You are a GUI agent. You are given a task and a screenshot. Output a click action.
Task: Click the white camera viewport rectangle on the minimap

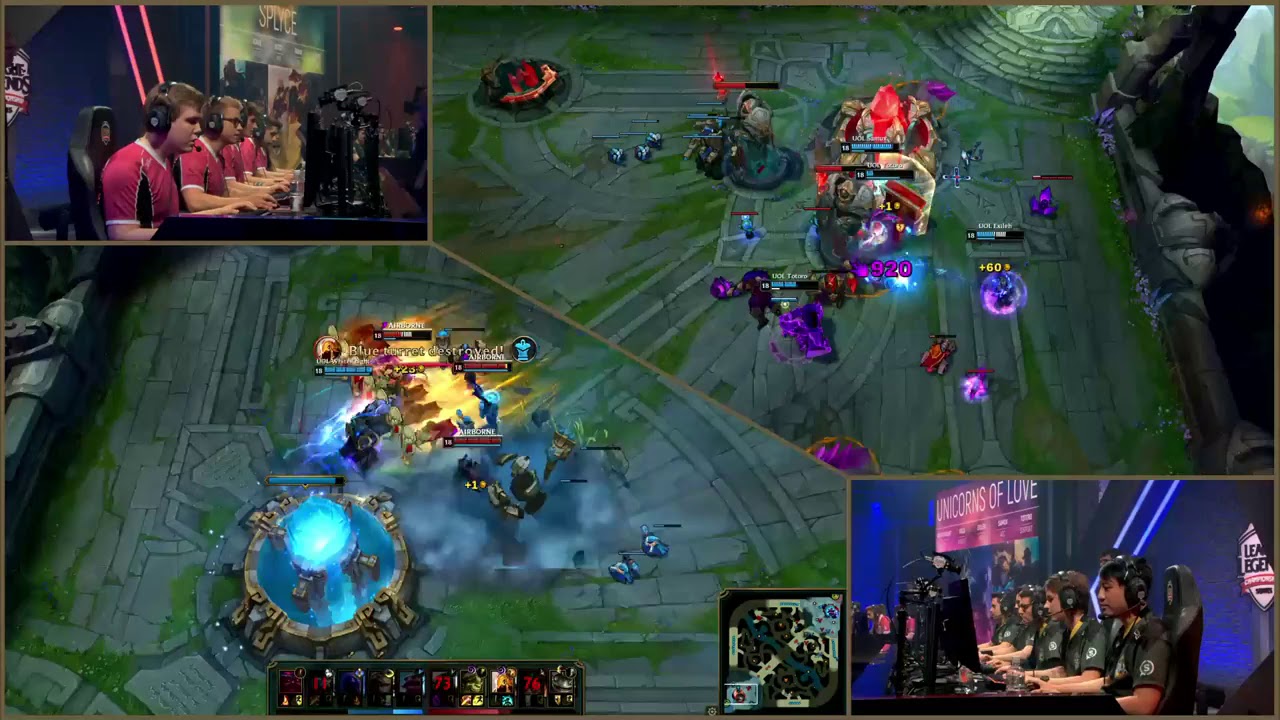741,695
